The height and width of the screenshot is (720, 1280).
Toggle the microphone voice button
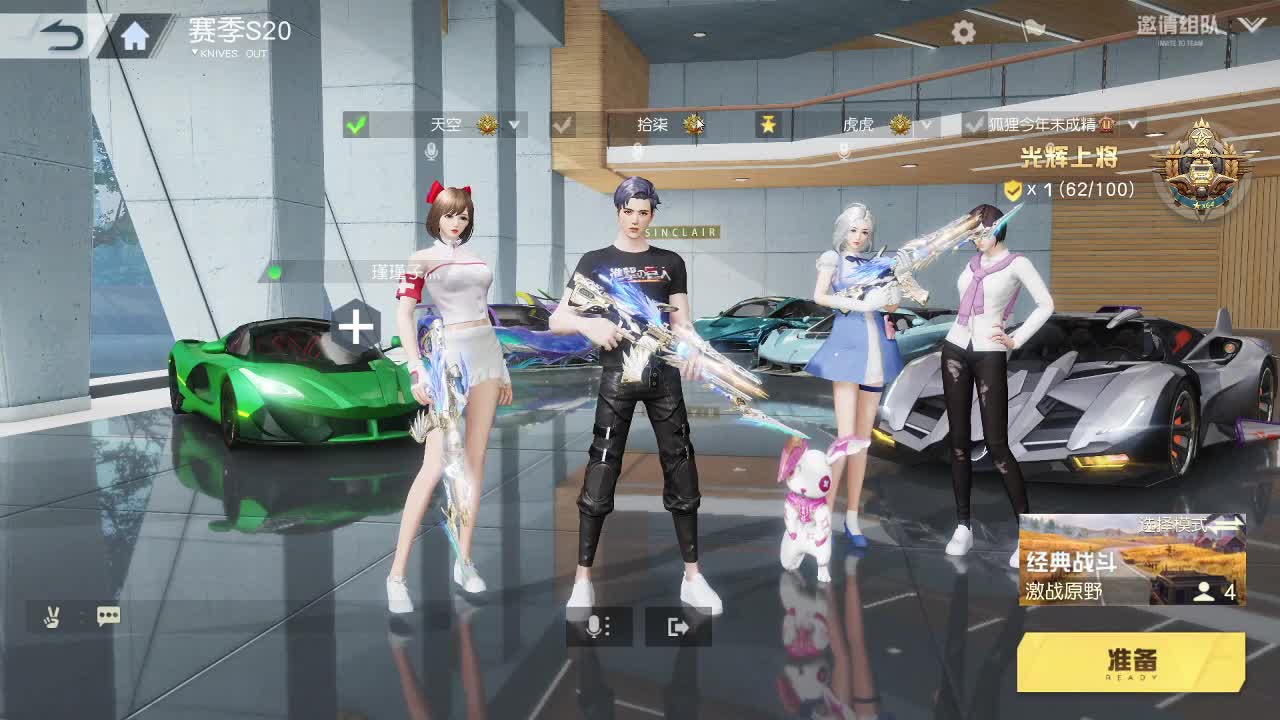(x=598, y=627)
